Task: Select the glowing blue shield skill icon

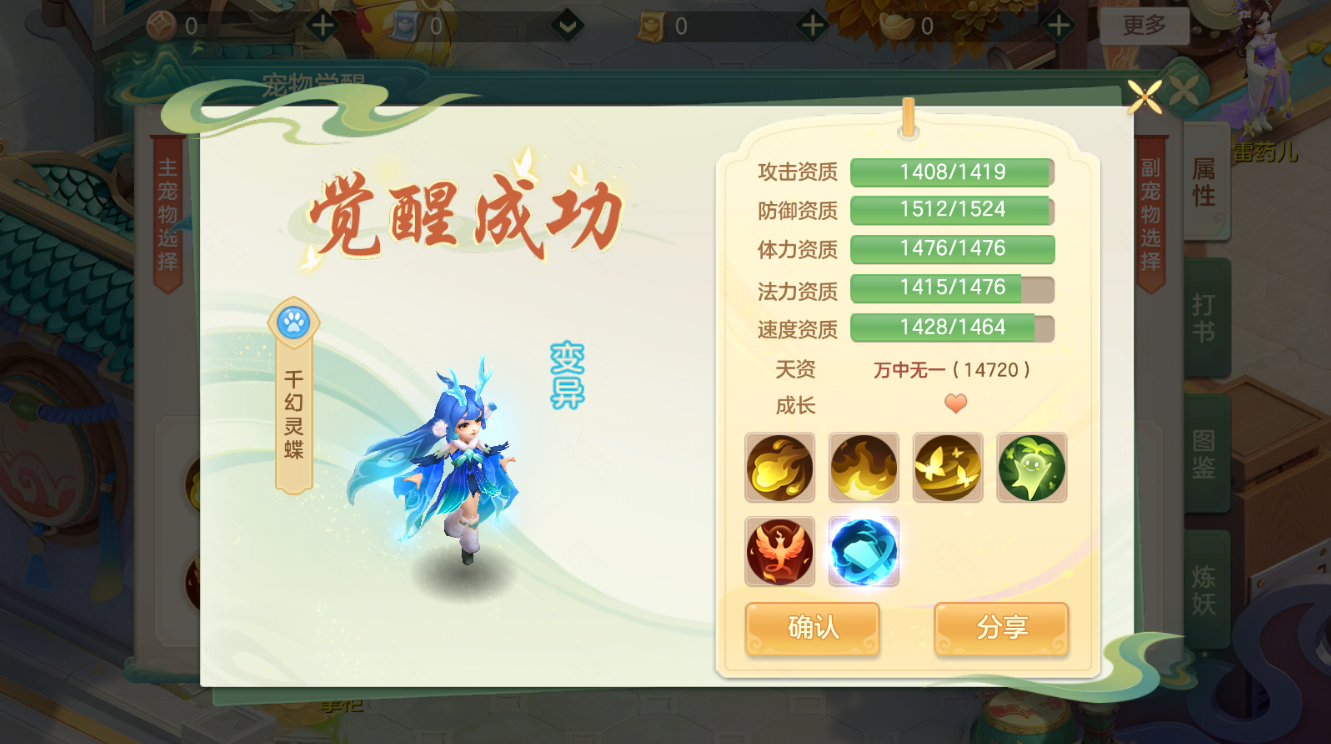Action: point(864,552)
